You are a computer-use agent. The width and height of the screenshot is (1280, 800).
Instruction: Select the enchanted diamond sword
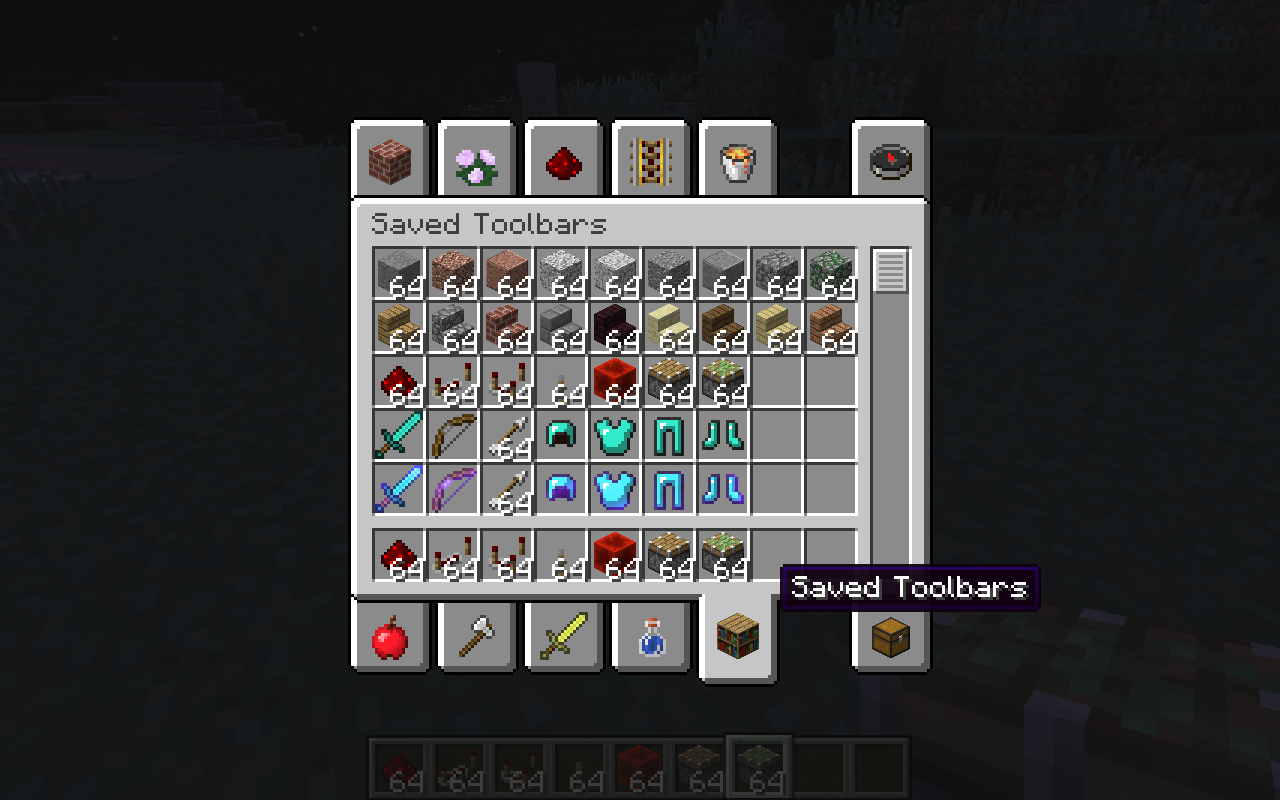pyautogui.click(x=399, y=489)
